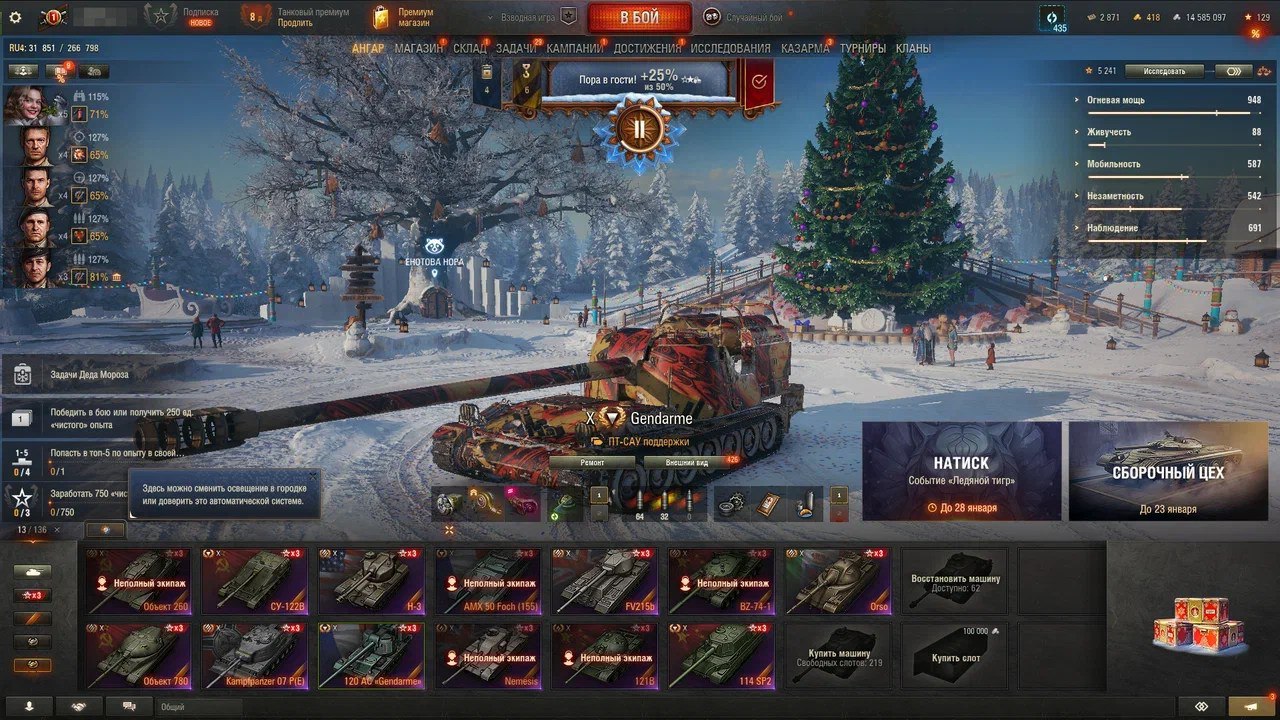This screenshot has width=1280, height=720.
Task: Select the Объект 260 tank
Action: 139,581
